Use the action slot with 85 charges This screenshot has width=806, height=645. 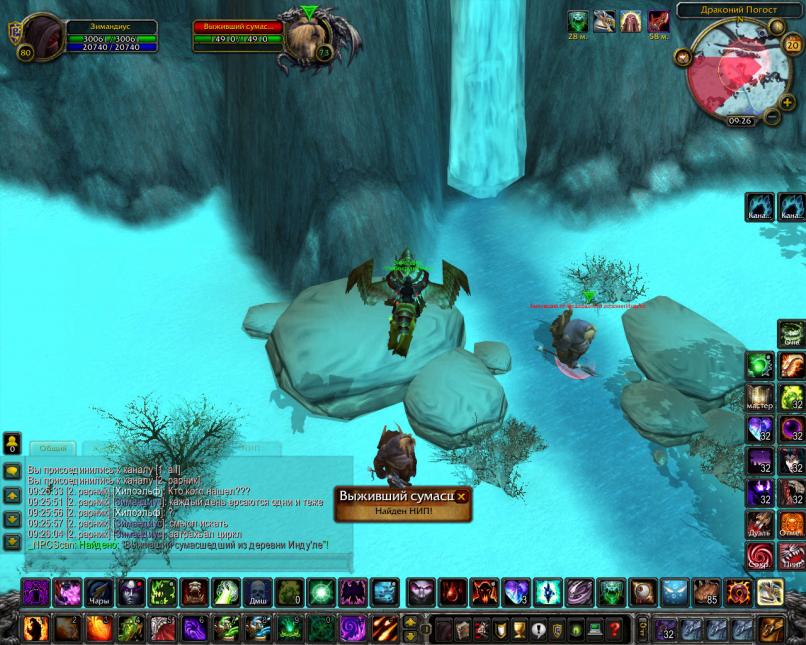pyautogui.click(x=707, y=592)
